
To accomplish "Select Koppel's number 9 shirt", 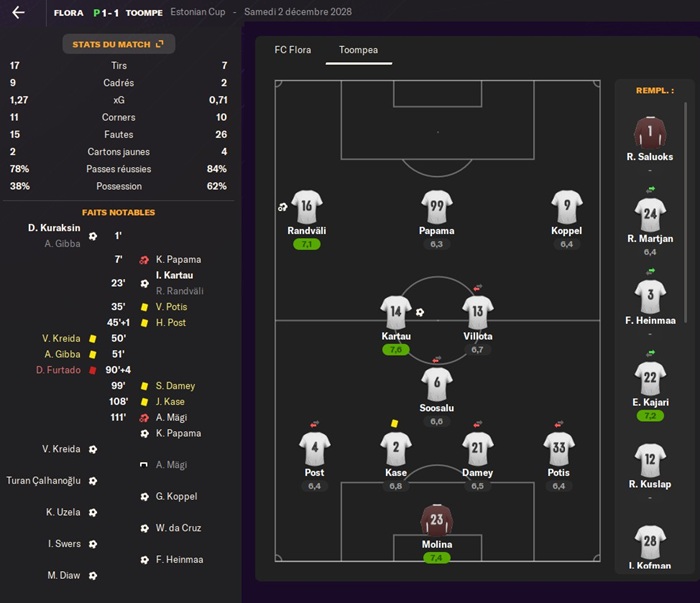I will coord(566,207).
